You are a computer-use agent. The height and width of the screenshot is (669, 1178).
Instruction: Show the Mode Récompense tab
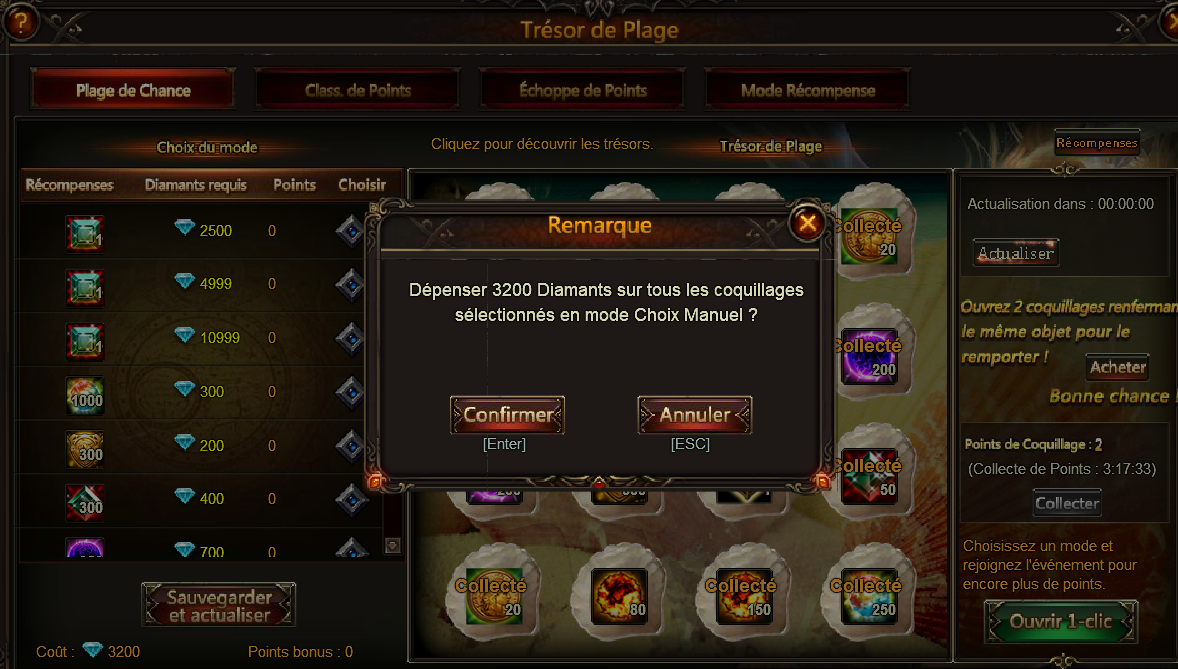tap(808, 90)
